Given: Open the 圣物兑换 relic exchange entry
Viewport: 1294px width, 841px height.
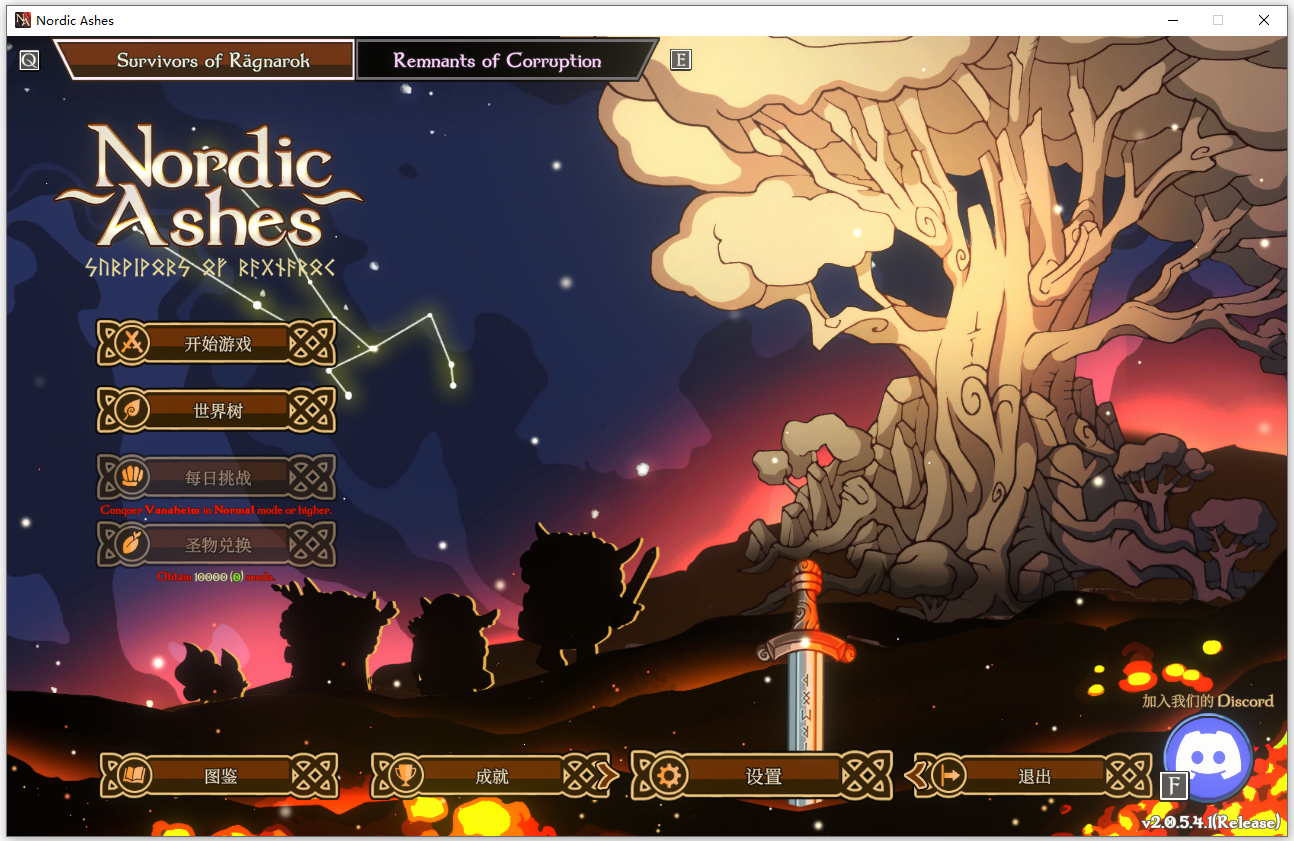Looking at the screenshot, I should [x=217, y=545].
